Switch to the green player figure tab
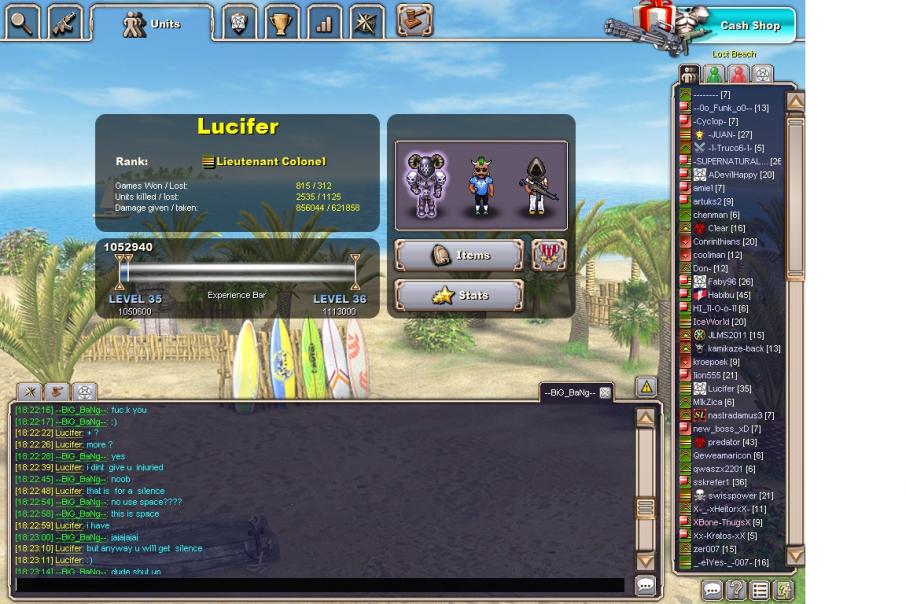 coord(714,74)
